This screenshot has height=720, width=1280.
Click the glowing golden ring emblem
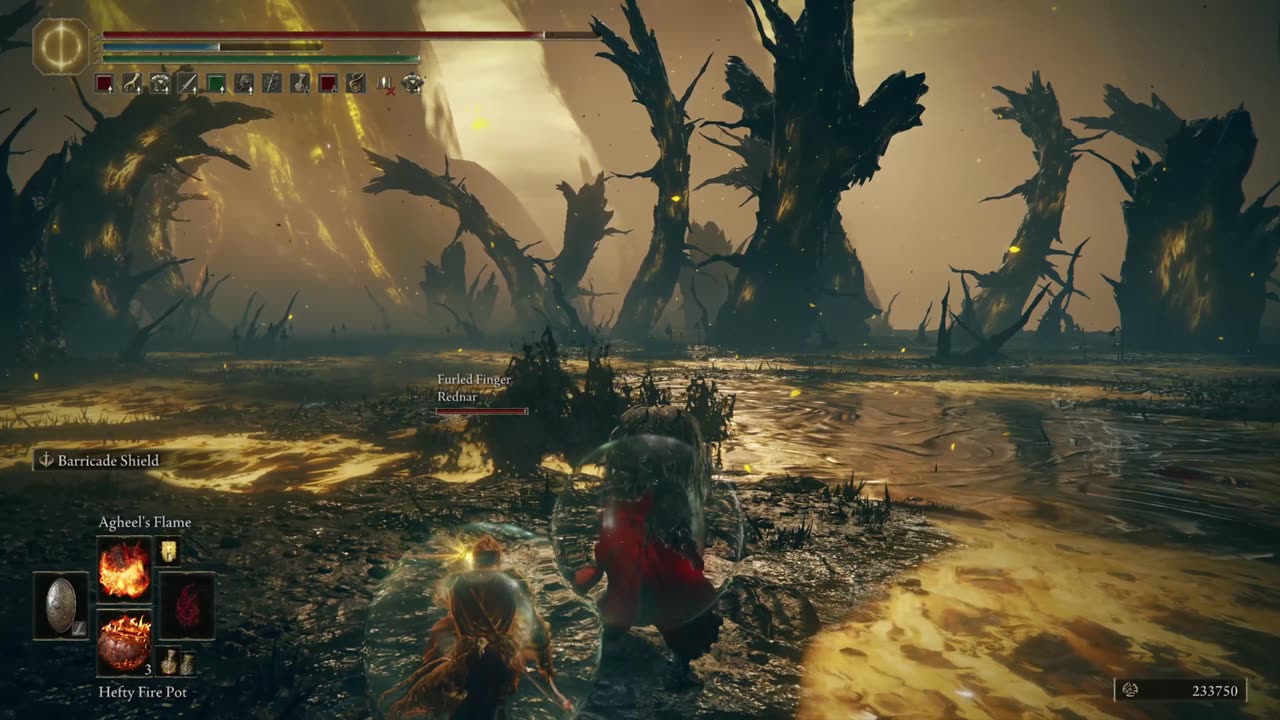click(x=61, y=46)
